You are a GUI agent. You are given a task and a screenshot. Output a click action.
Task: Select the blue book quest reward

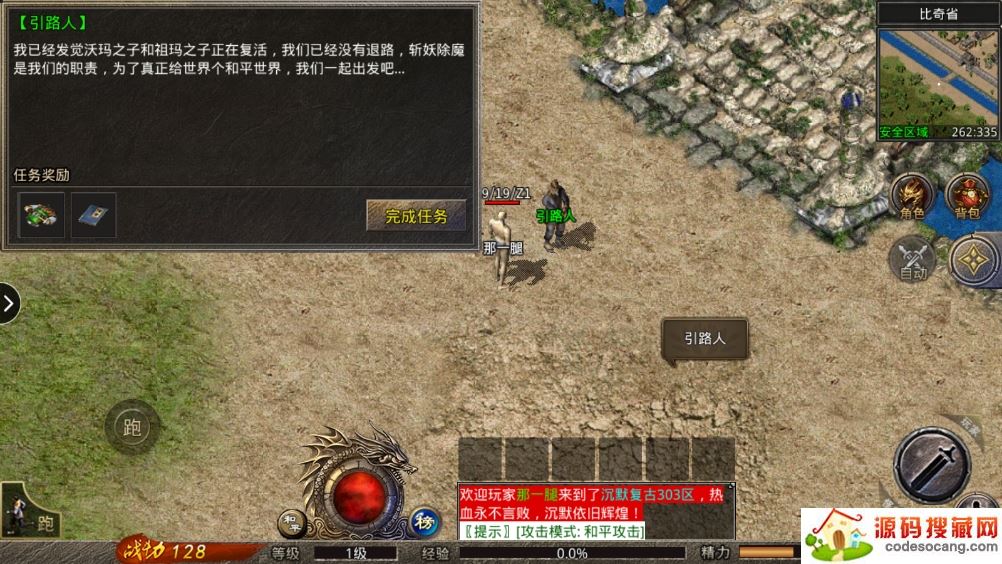point(94,215)
